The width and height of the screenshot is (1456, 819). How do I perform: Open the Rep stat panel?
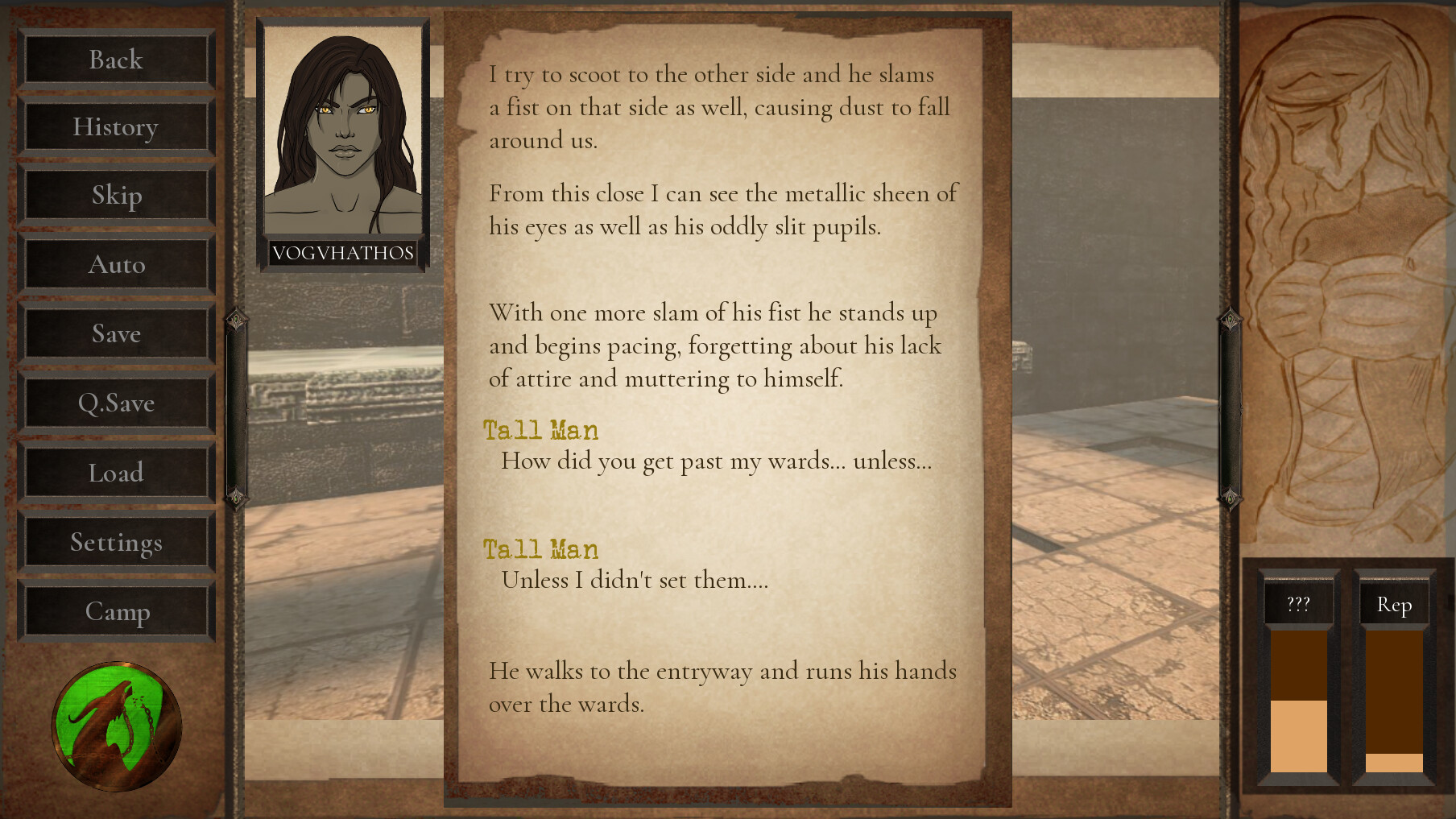[1395, 604]
